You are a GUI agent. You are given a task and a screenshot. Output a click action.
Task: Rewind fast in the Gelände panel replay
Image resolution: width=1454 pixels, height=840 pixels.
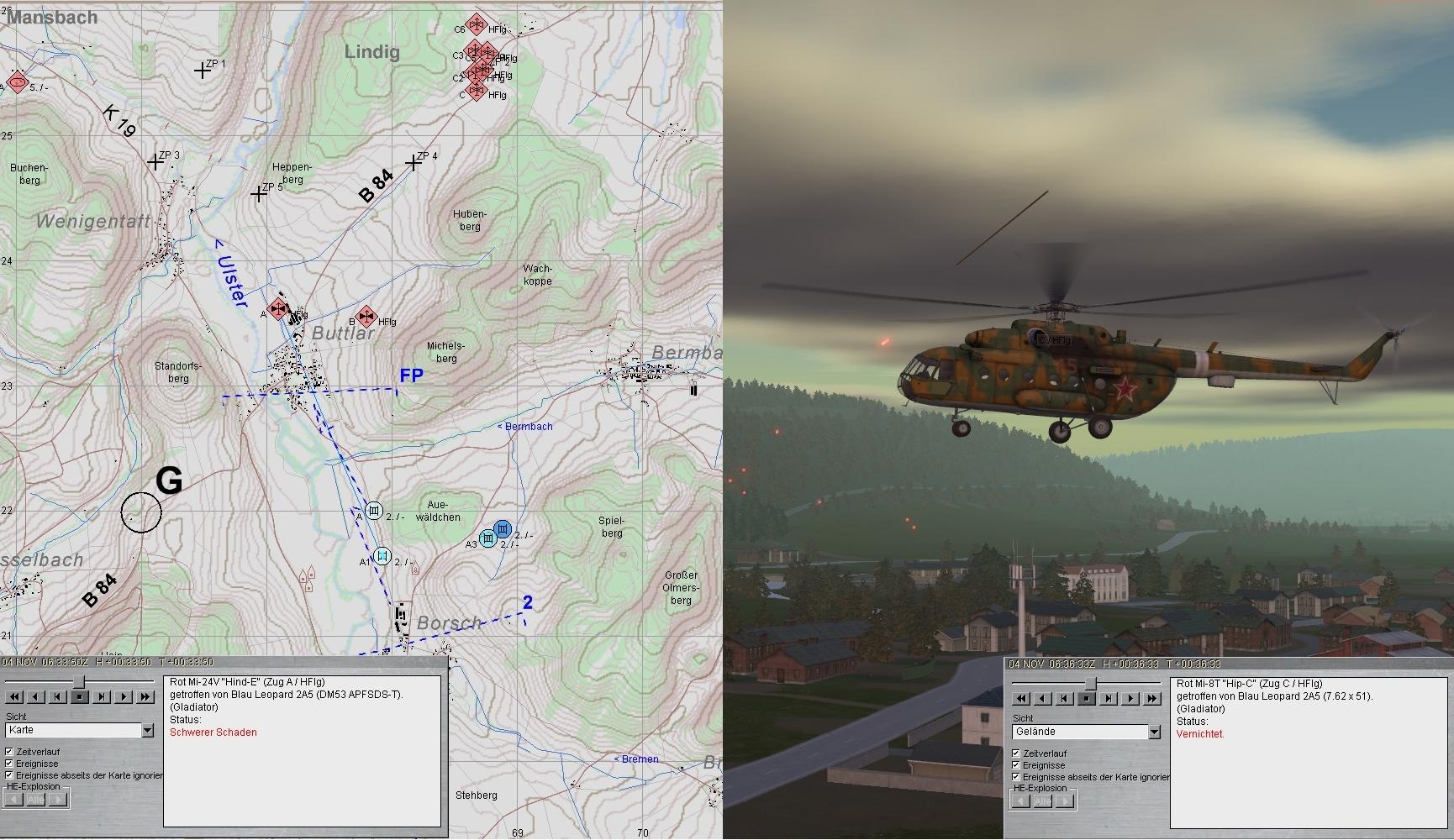click(x=1021, y=699)
